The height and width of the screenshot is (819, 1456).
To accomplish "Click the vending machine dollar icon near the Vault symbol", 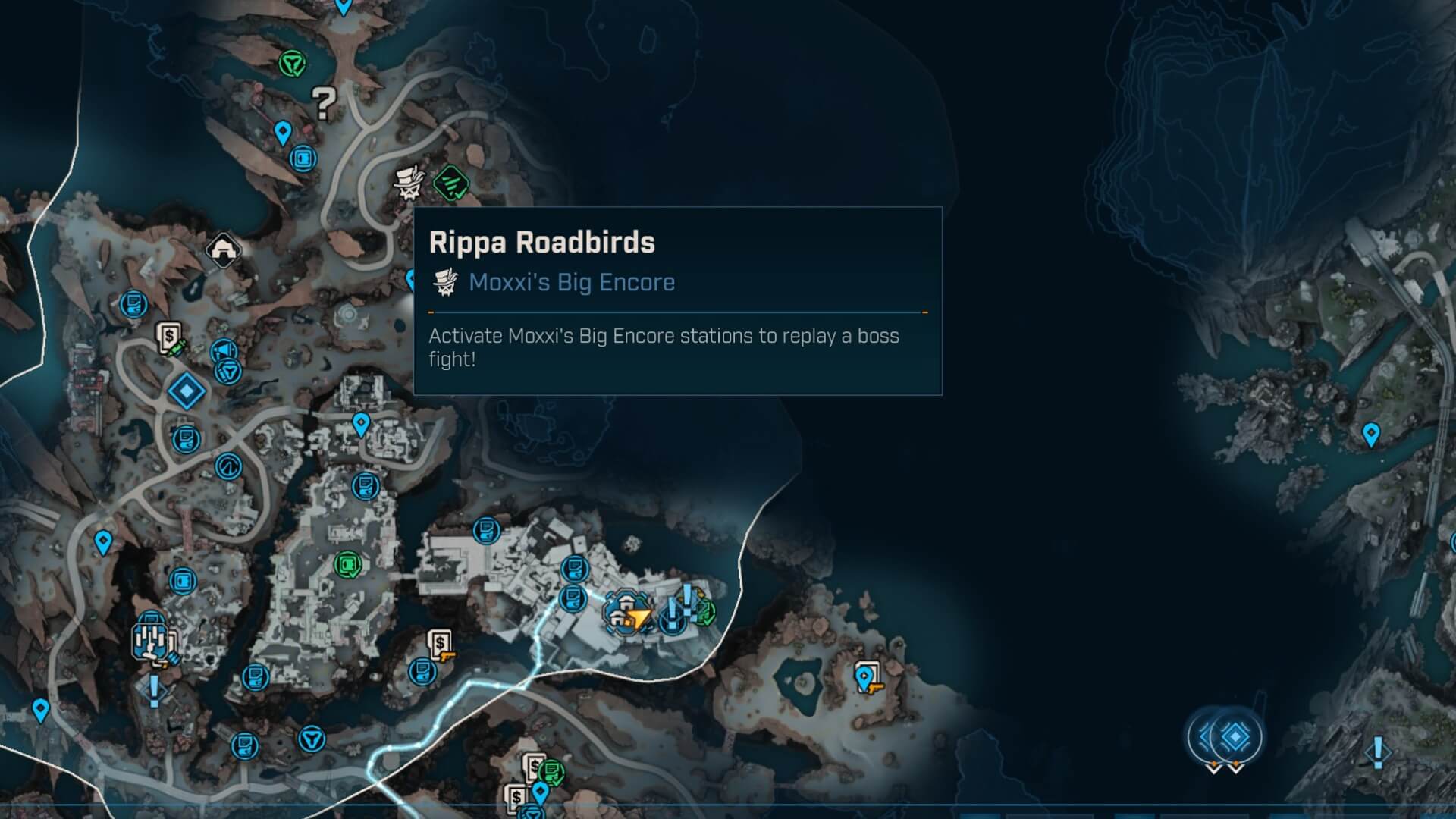I will (x=168, y=336).
